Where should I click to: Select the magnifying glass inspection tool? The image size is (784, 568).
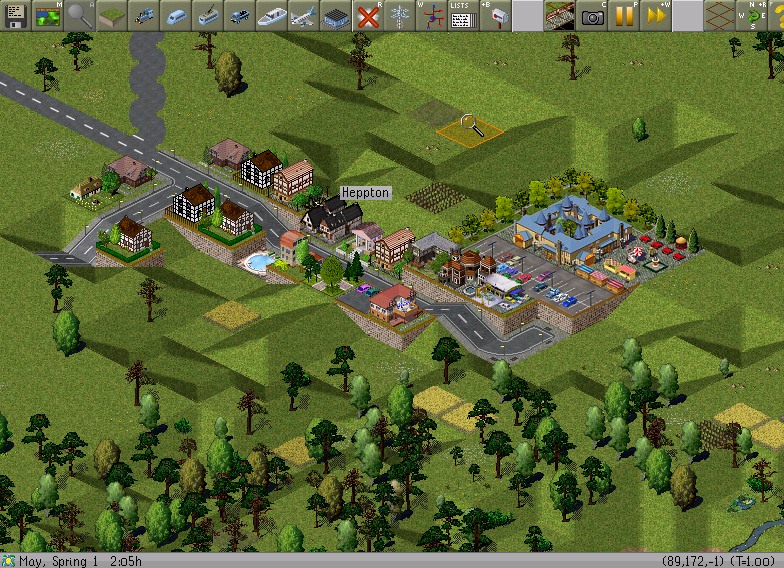(80, 15)
